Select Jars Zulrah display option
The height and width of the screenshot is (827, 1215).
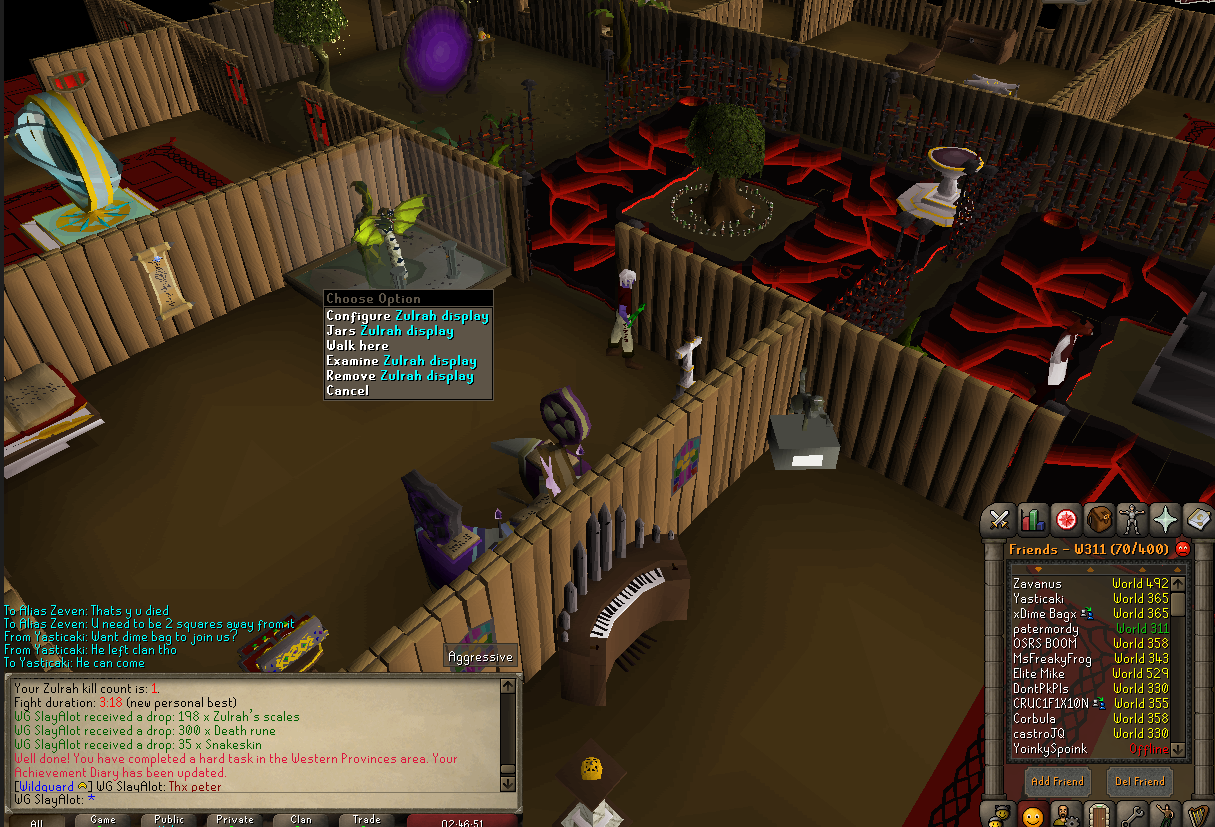pyautogui.click(x=389, y=331)
